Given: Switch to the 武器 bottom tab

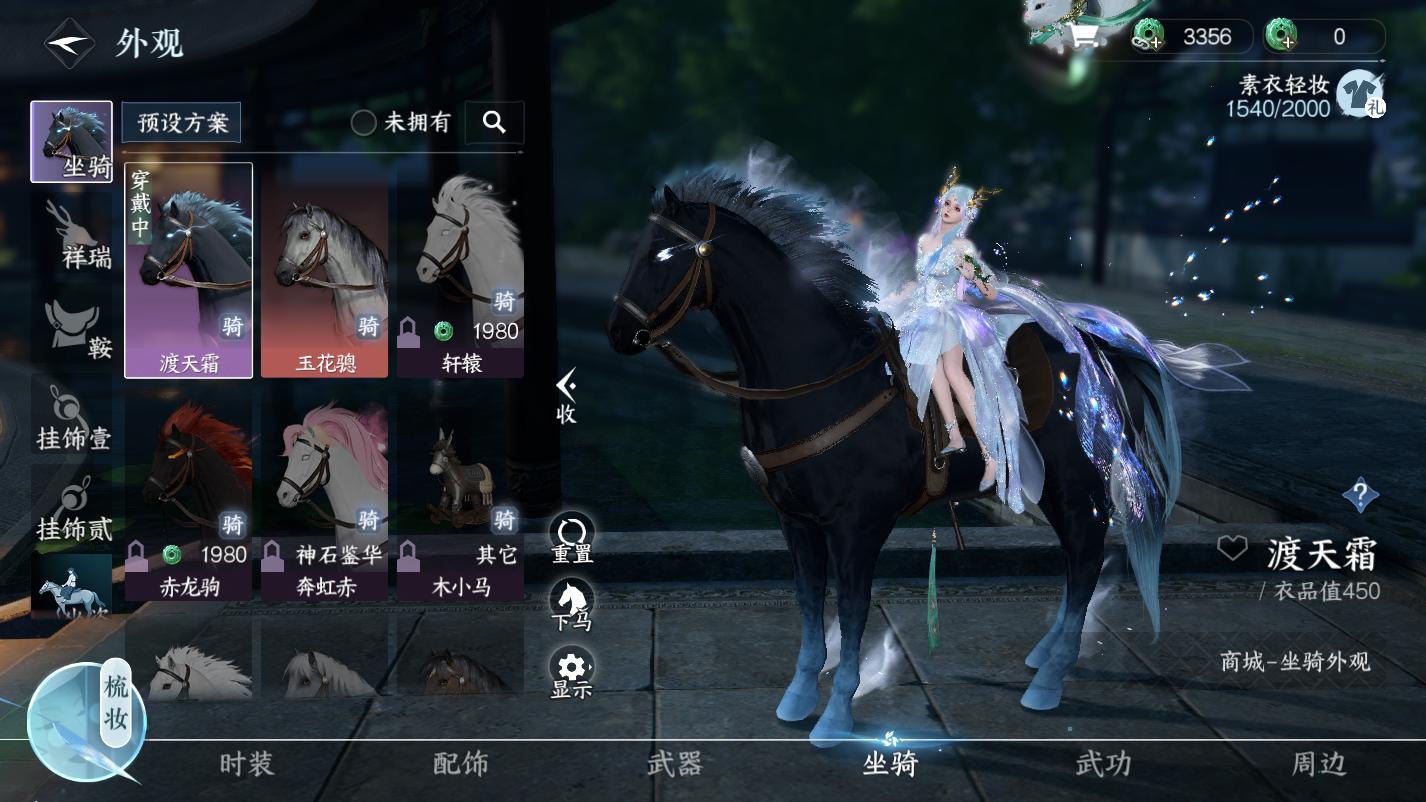Looking at the screenshot, I should 675,765.
